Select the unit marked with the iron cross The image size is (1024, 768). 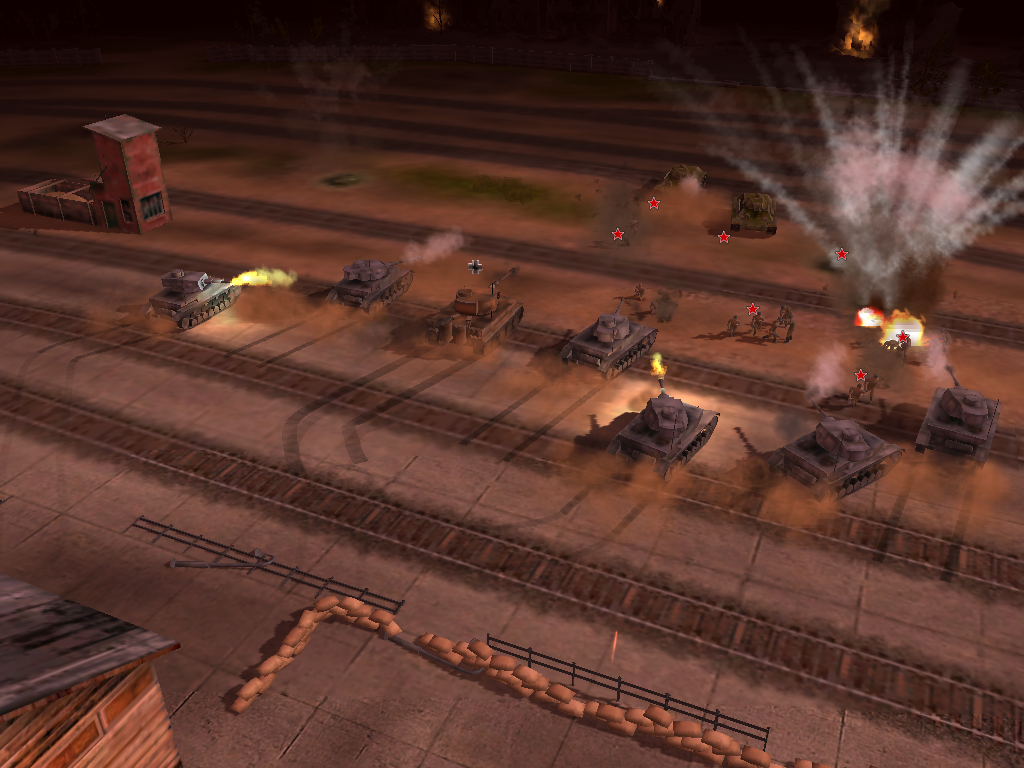[x=478, y=311]
